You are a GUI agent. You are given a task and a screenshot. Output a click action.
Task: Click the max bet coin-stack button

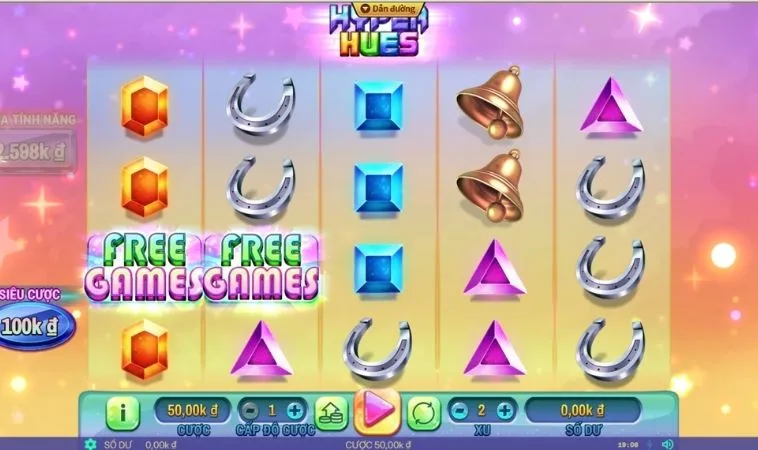pos(331,411)
